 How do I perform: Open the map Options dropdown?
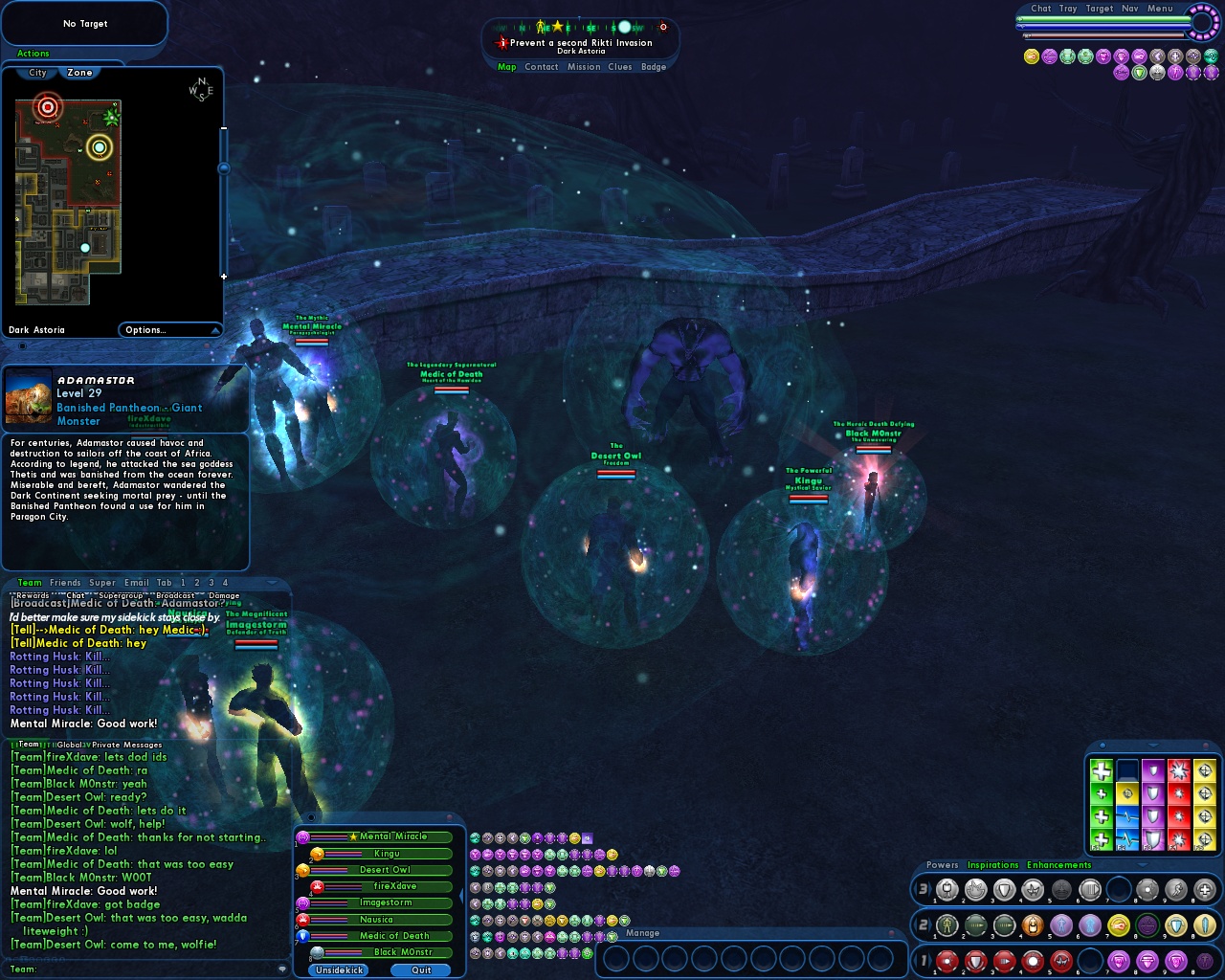[169, 330]
